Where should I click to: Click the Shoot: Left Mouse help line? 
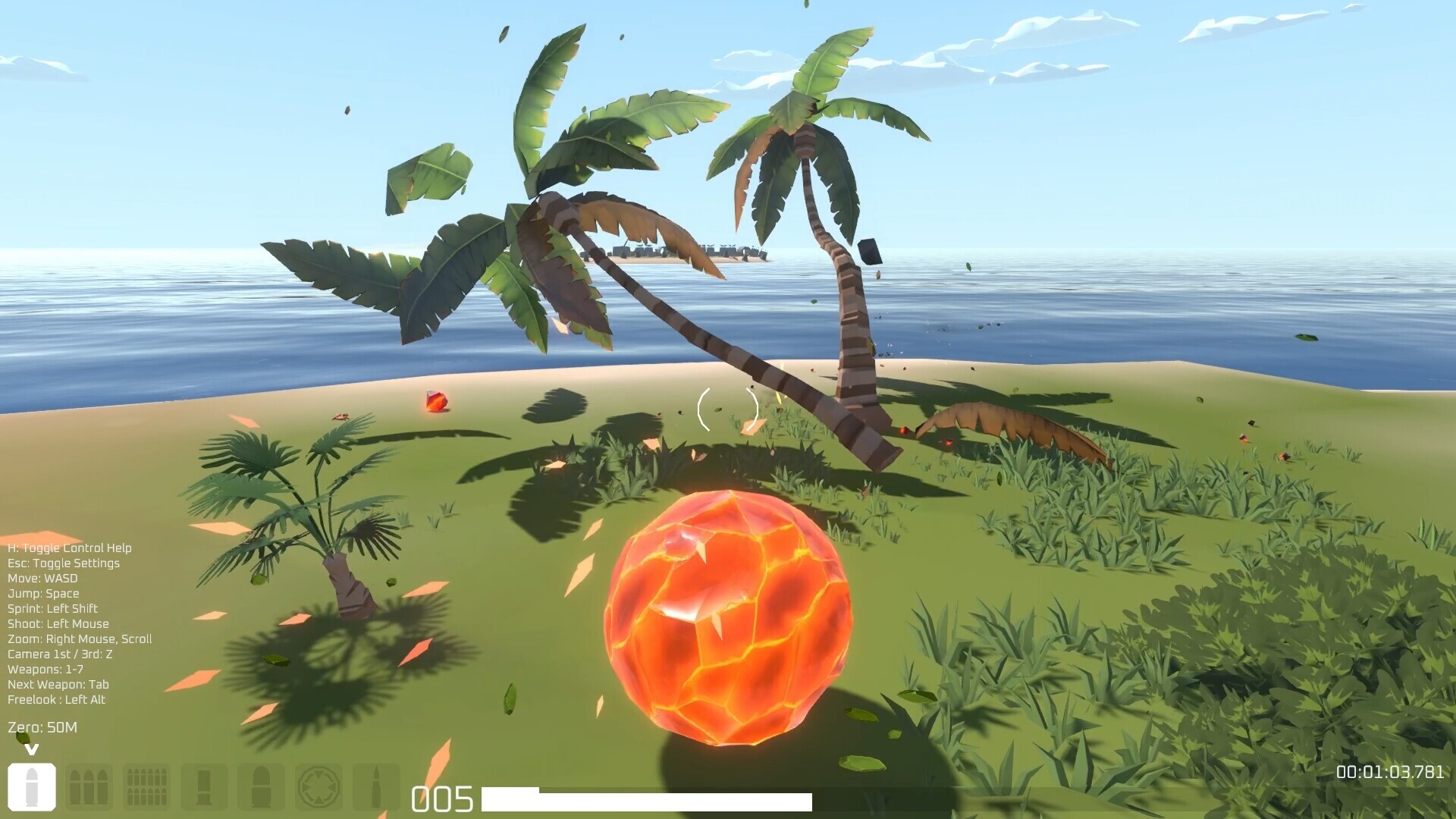[x=58, y=623]
